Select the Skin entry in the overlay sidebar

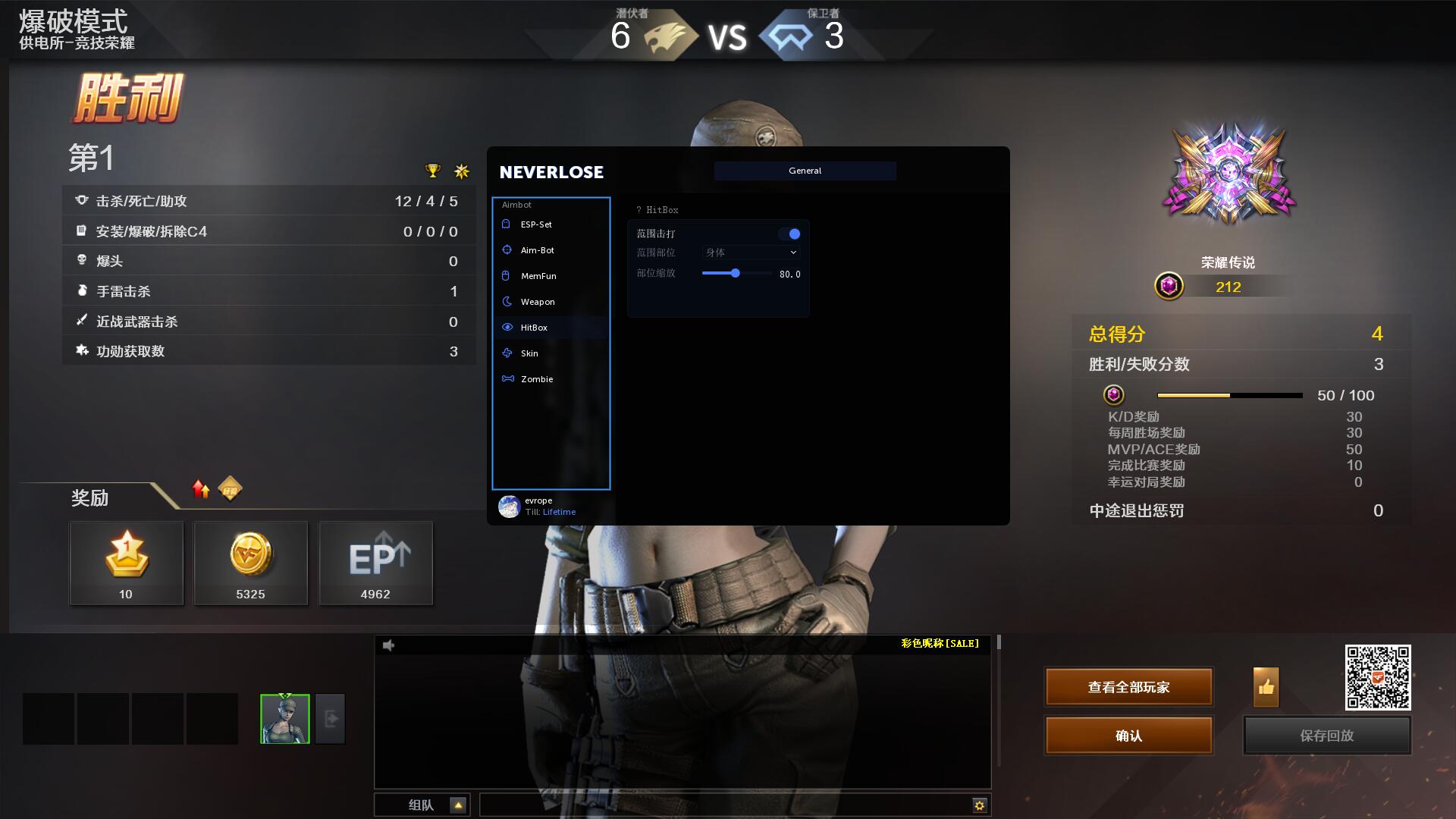point(529,353)
